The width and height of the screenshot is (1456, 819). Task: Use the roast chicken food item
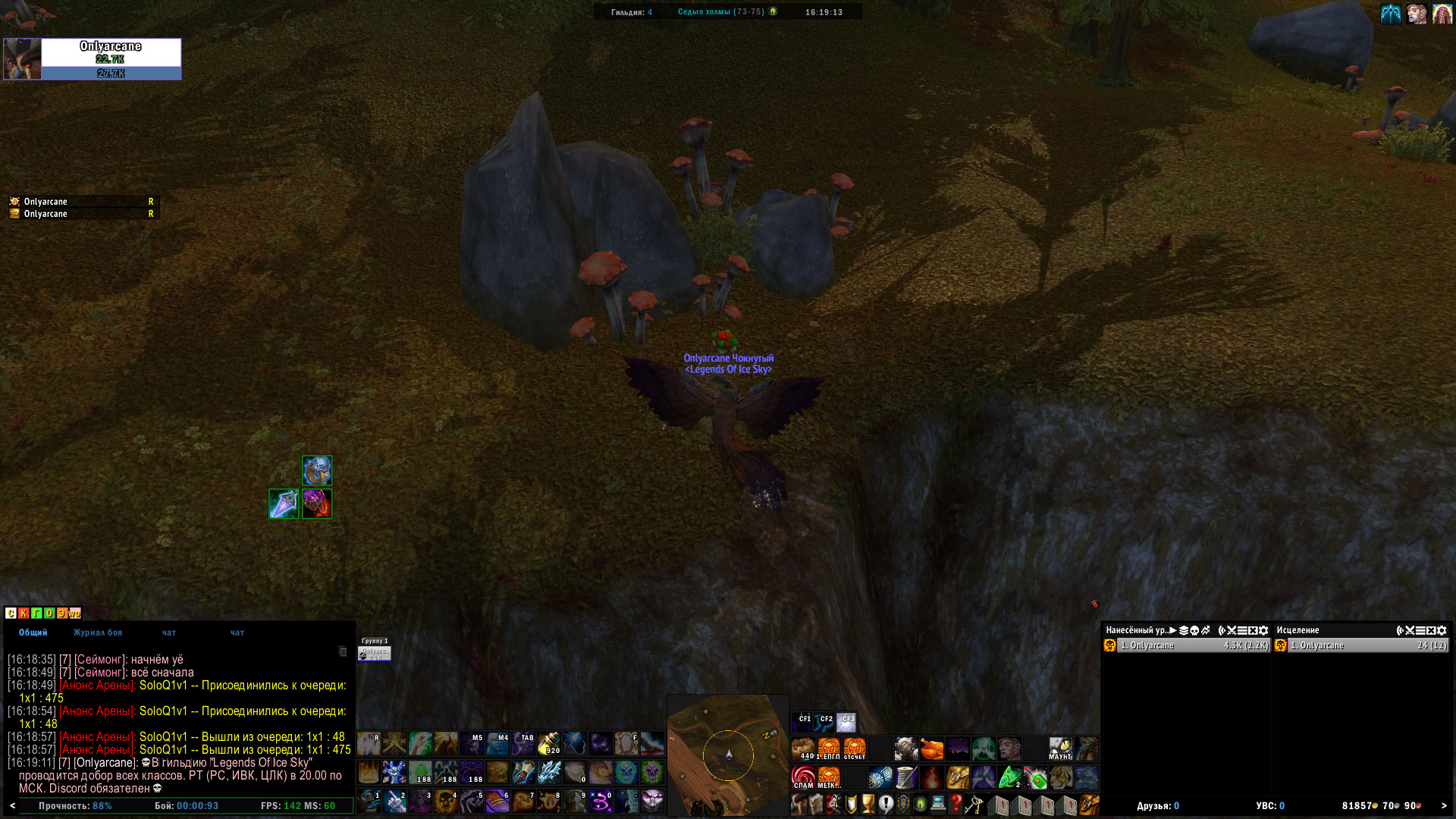(x=932, y=748)
